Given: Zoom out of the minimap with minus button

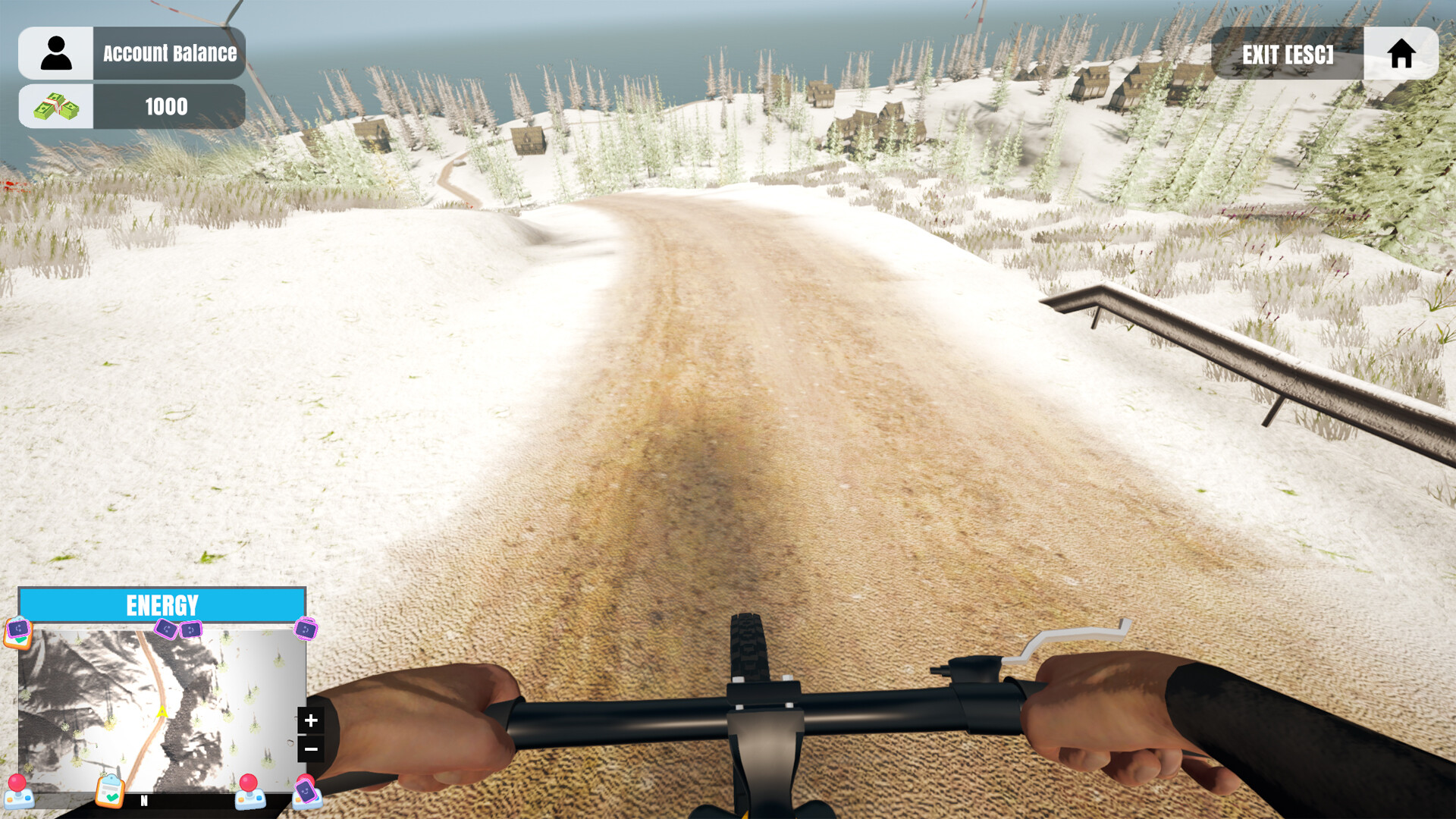Looking at the screenshot, I should coord(309,748).
